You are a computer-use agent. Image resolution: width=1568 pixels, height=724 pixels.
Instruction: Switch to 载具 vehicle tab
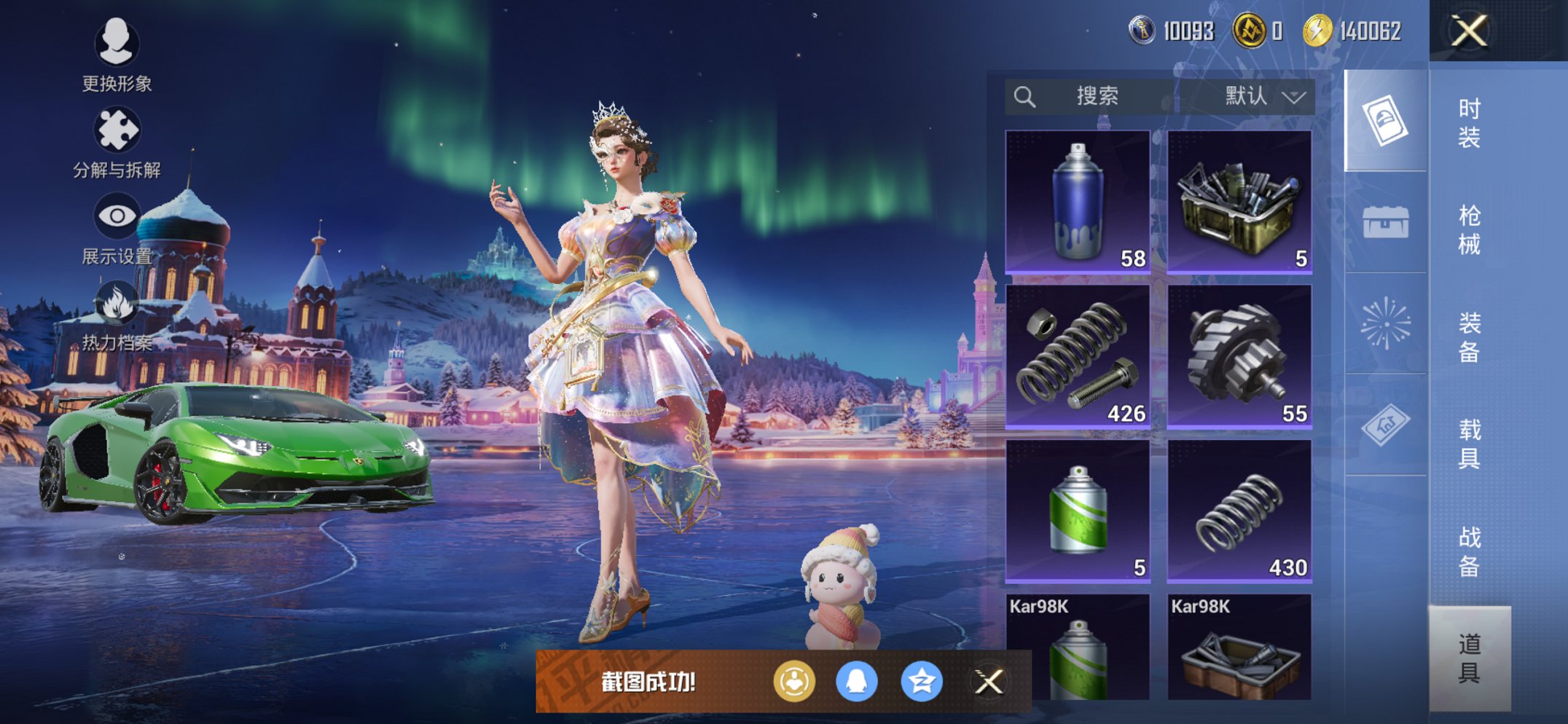(1469, 444)
